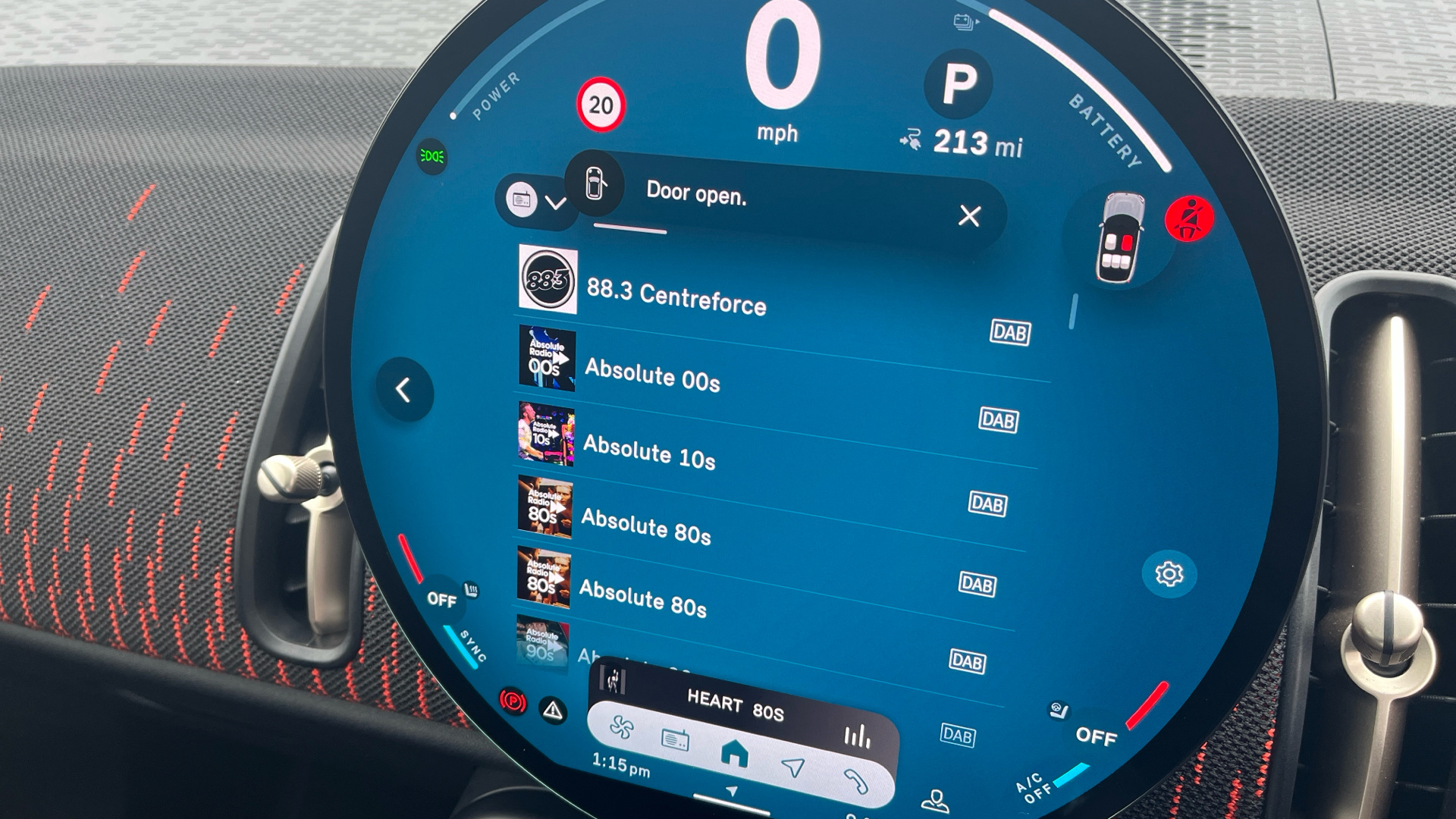Tap the 88.3 Centreforce logo thumbnail
The image size is (1456, 819).
[x=548, y=280]
